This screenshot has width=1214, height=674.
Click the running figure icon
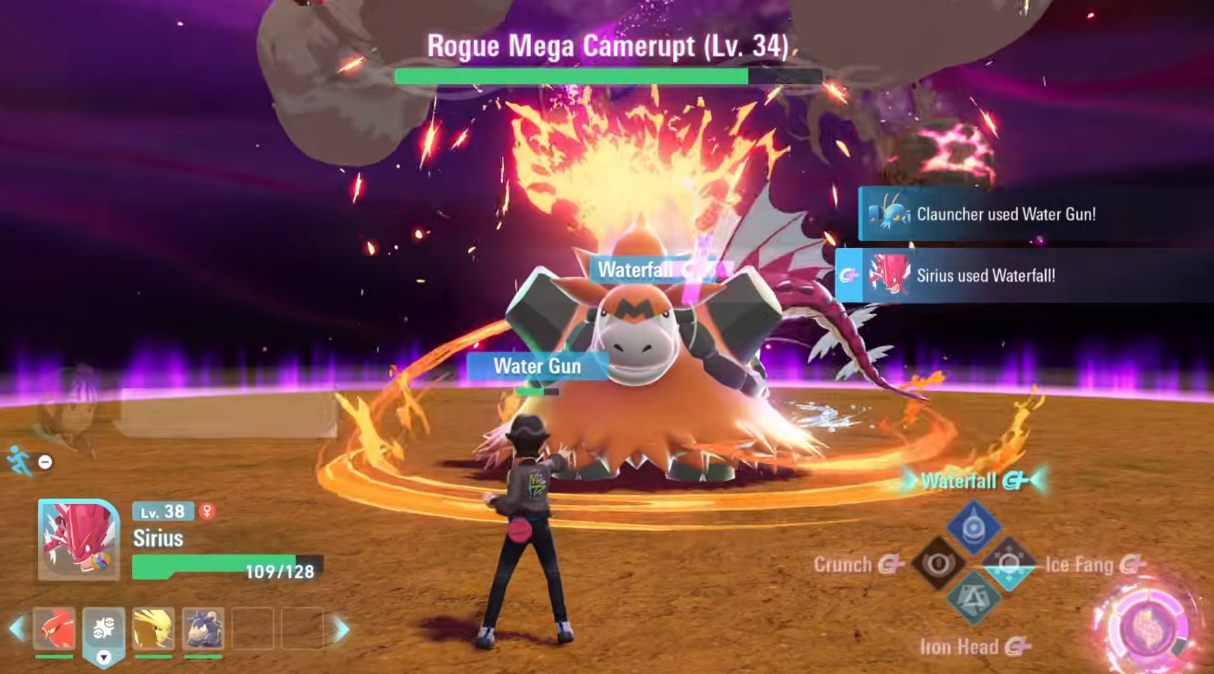[x=18, y=460]
